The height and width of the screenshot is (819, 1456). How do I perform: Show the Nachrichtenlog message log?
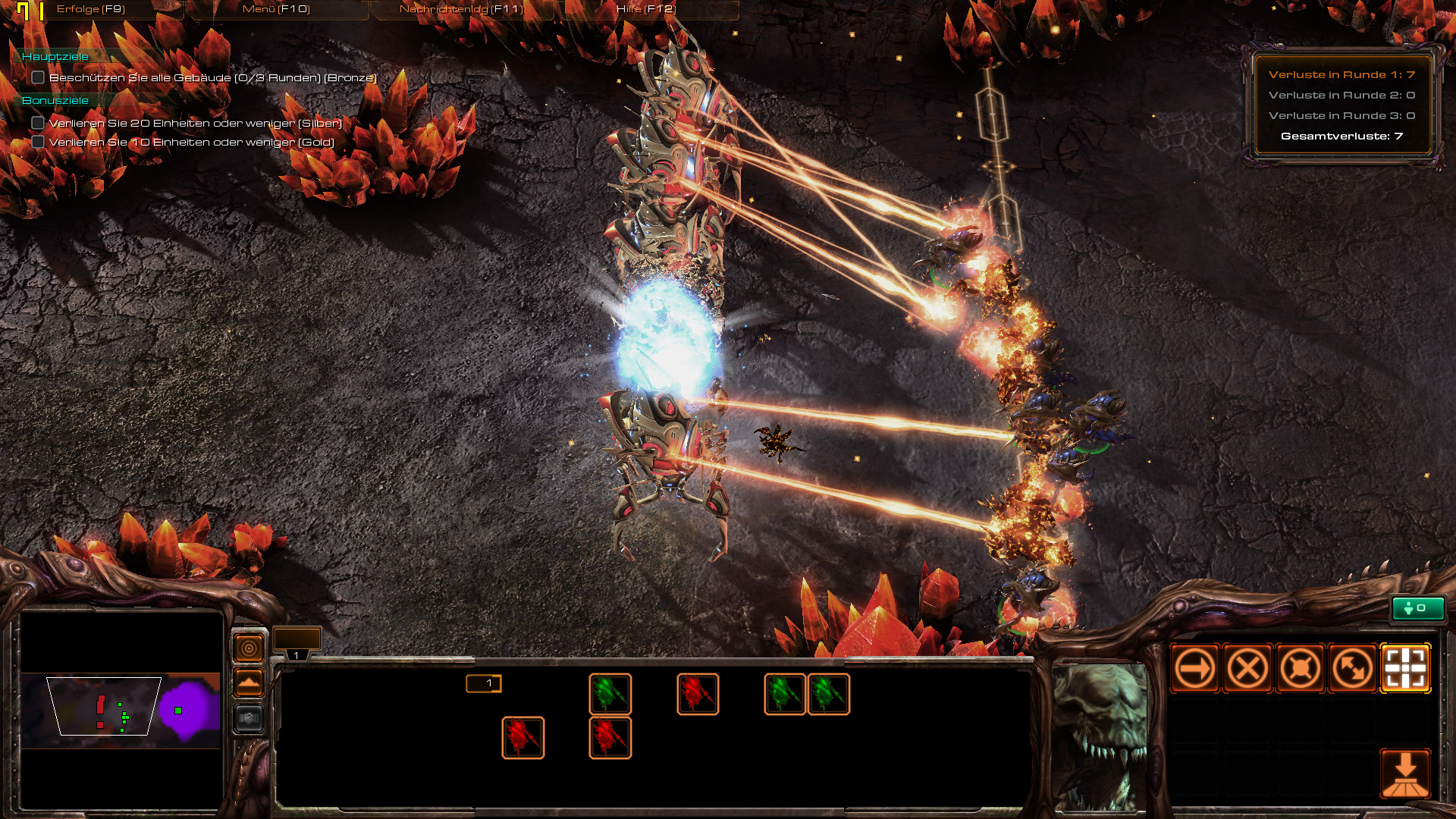click(x=461, y=9)
